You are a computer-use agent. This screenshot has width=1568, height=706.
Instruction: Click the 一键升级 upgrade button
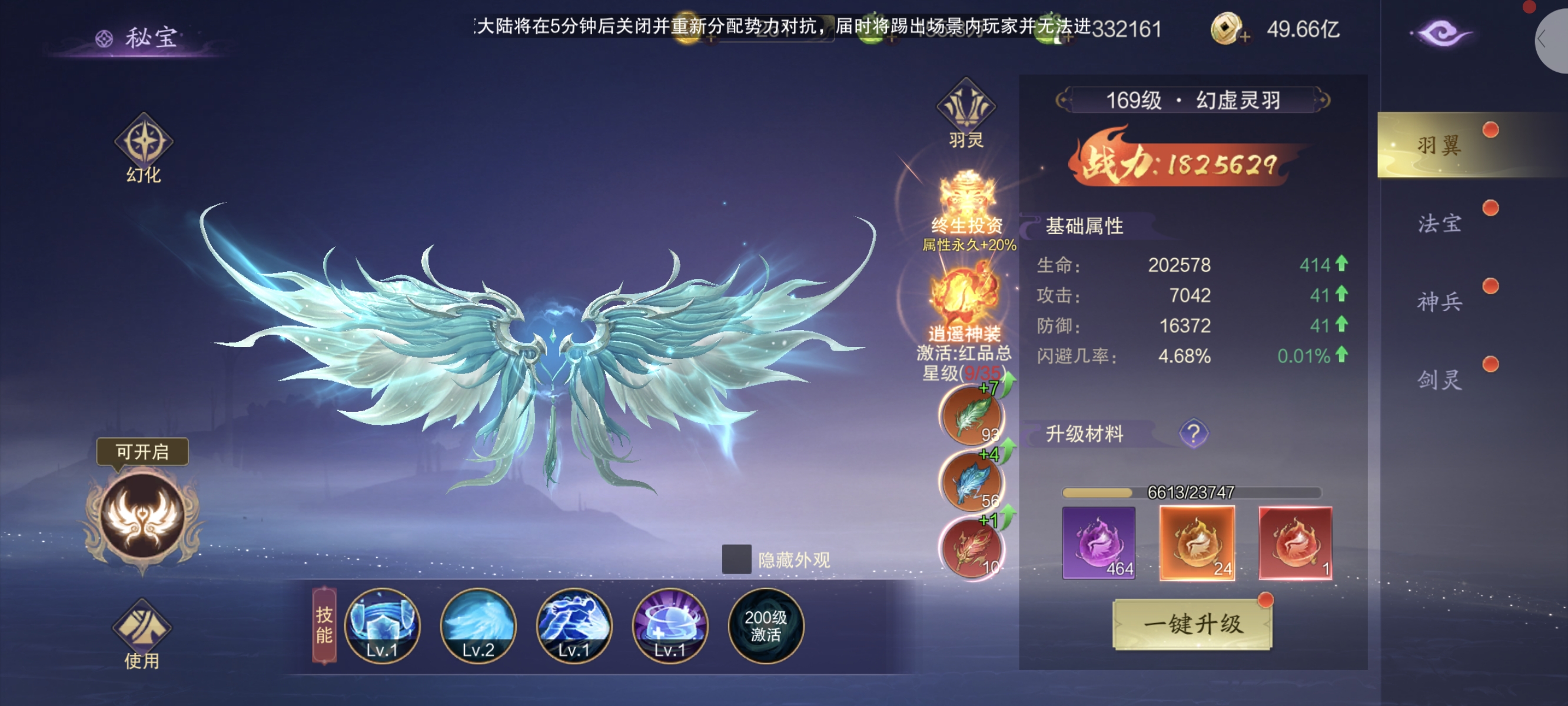pyautogui.click(x=1192, y=624)
